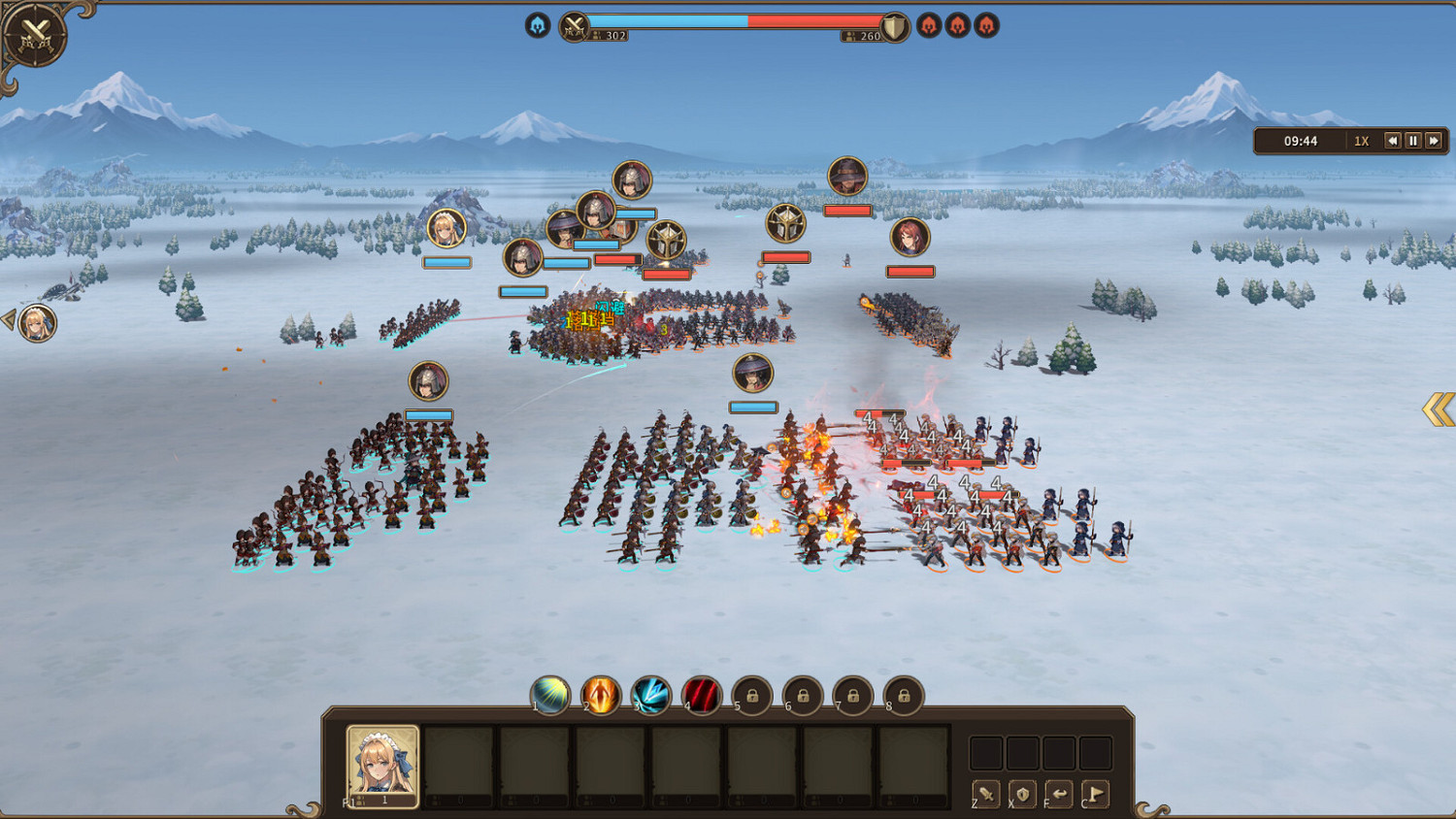Select the red-haired enemy commander portrait

pyautogui.click(x=910, y=237)
